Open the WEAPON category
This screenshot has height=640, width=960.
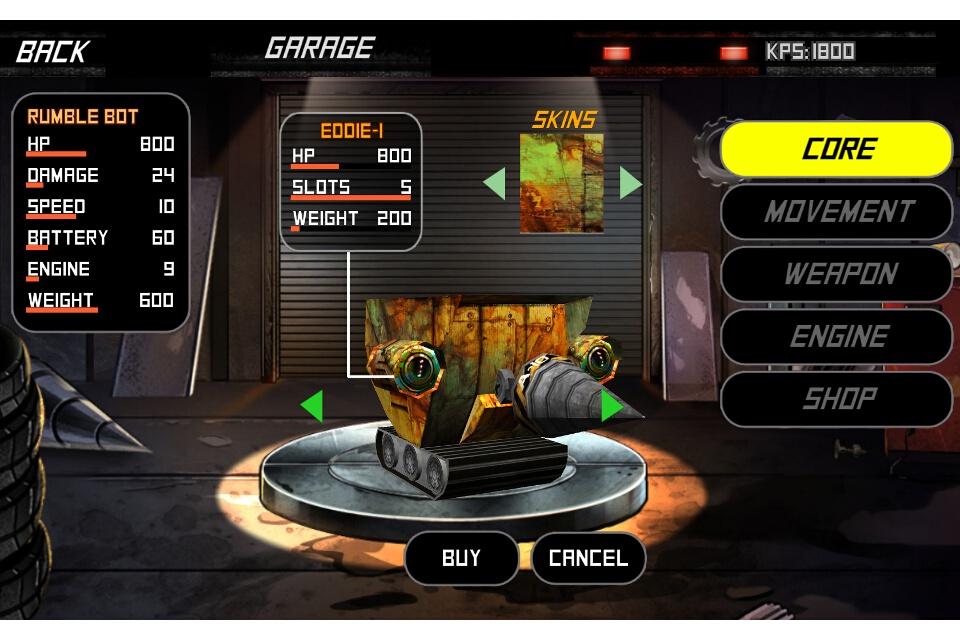pos(837,274)
